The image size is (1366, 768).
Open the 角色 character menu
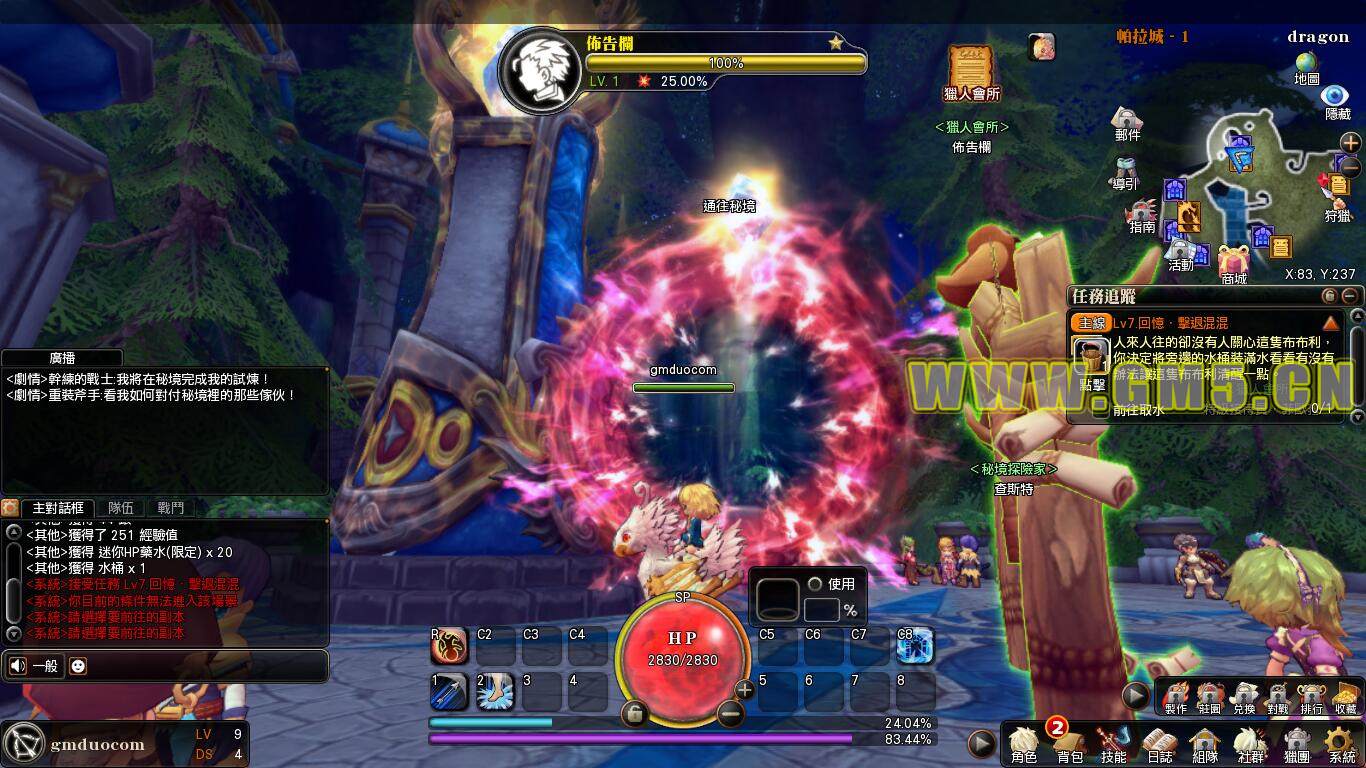pyautogui.click(x=1024, y=745)
